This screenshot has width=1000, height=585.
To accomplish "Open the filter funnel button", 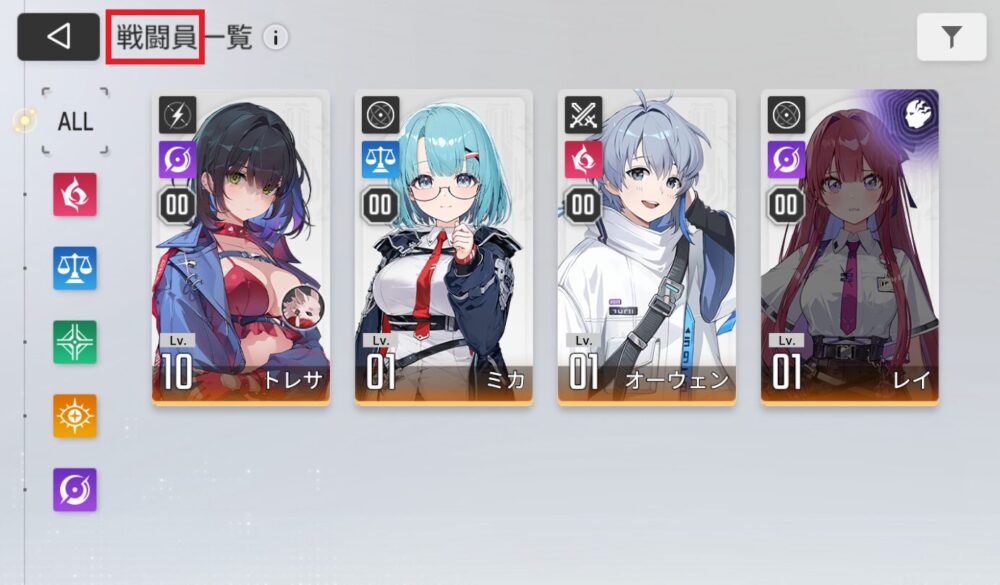I will [x=951, y=38].
